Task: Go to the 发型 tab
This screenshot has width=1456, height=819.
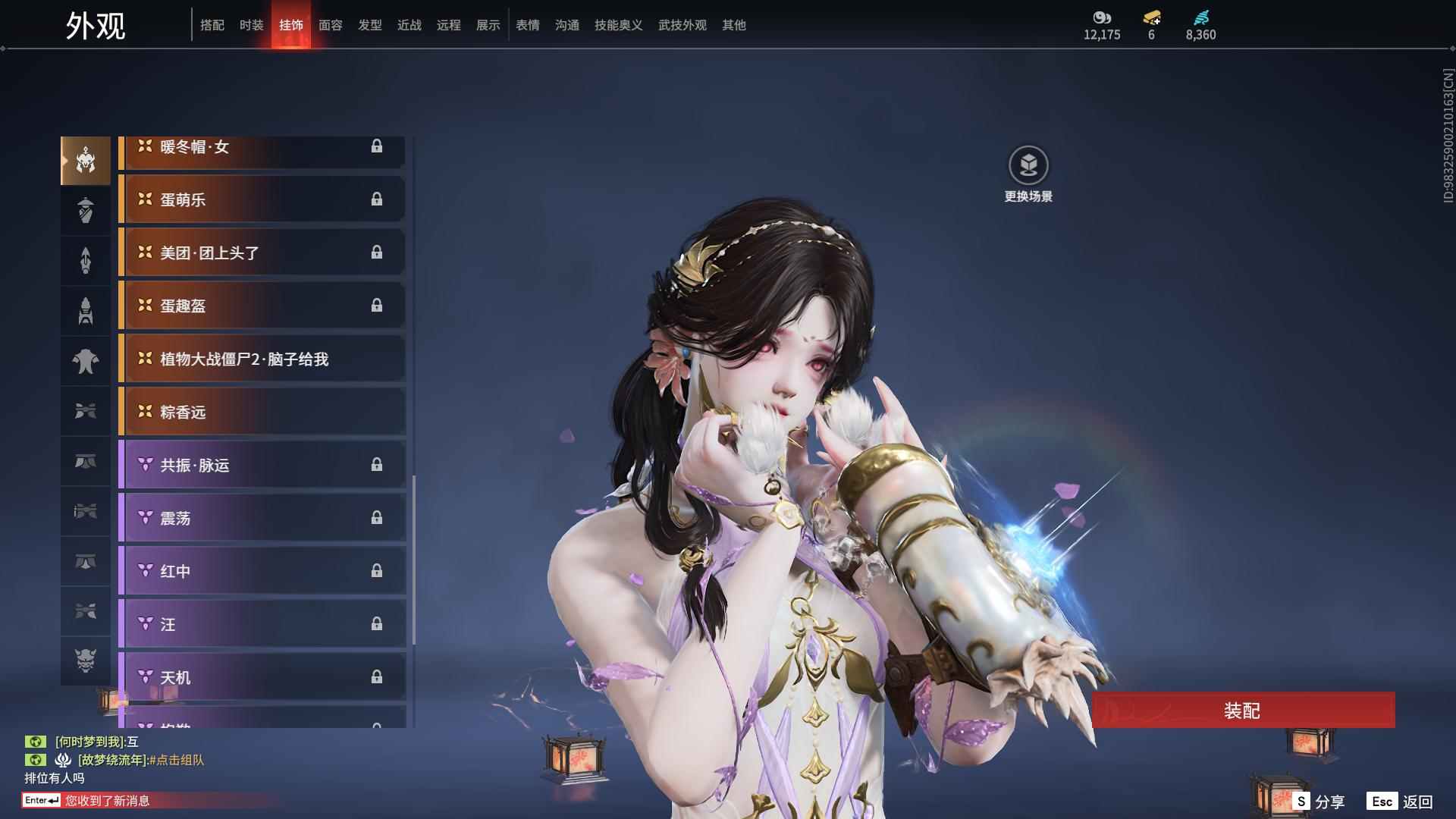Action: coord(369,25)
